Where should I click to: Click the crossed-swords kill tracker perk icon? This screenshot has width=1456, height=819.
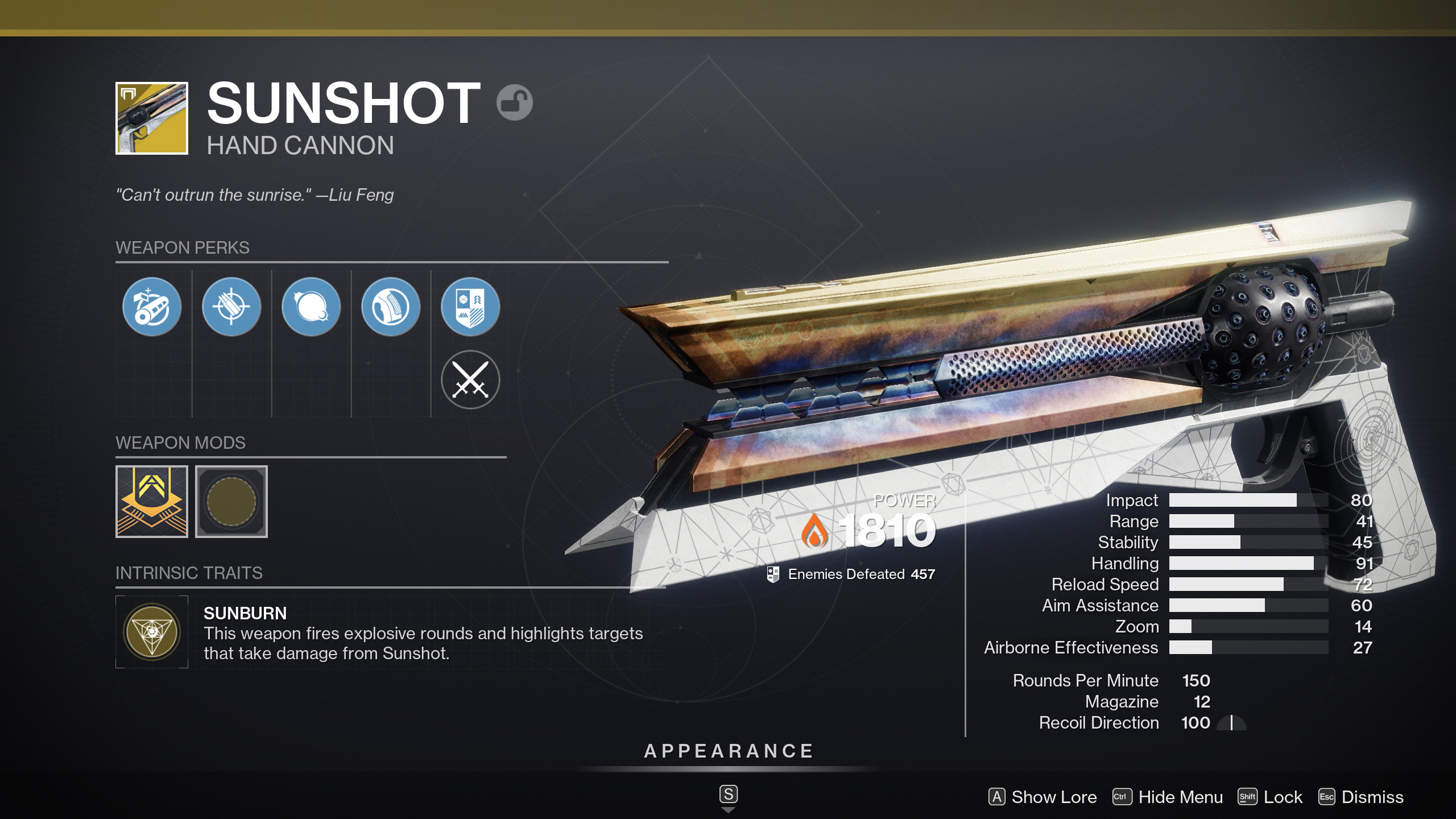click(x=470, y=380)
